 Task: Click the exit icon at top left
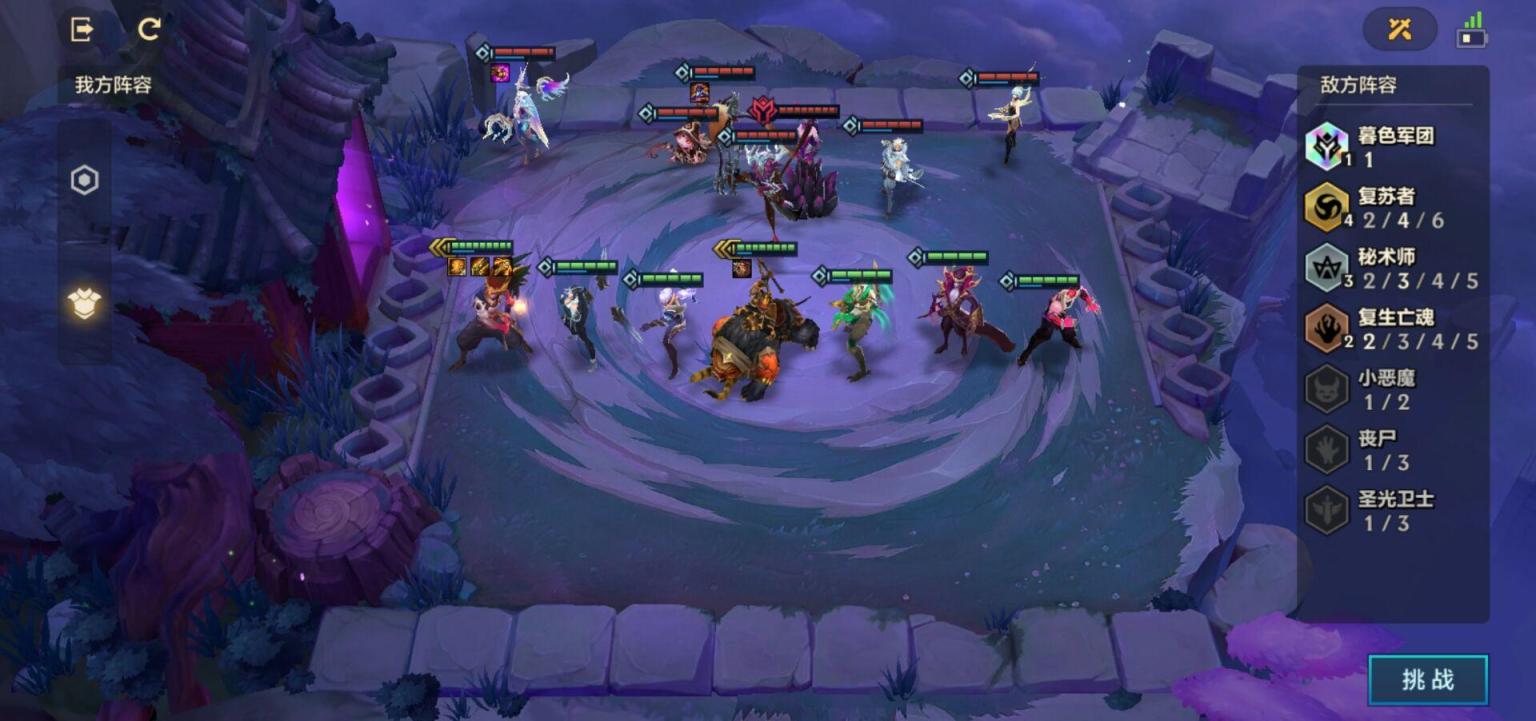(x=82, y=29)
